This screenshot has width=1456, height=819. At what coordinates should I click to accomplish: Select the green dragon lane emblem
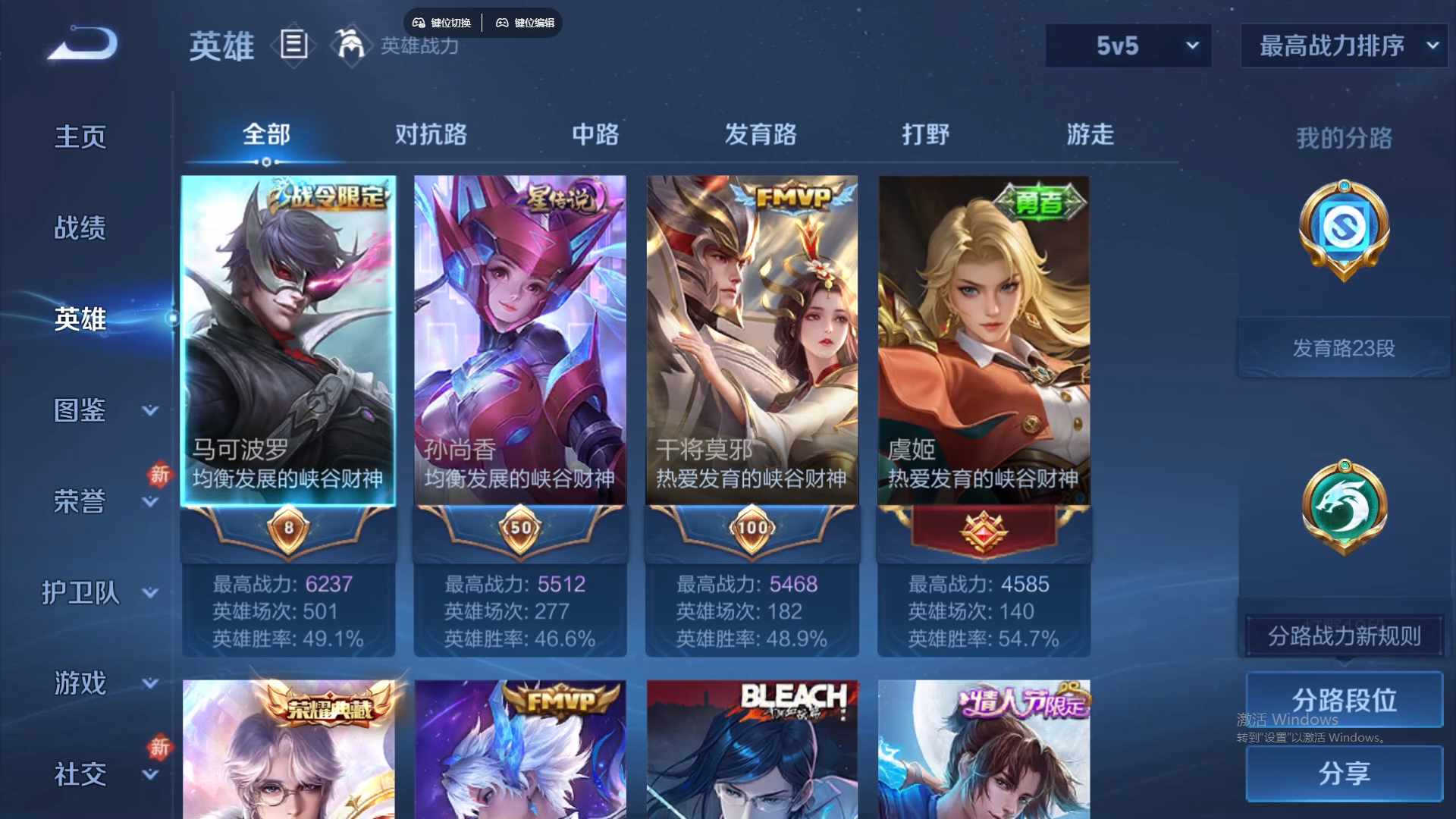click(x=1344, y=507)
